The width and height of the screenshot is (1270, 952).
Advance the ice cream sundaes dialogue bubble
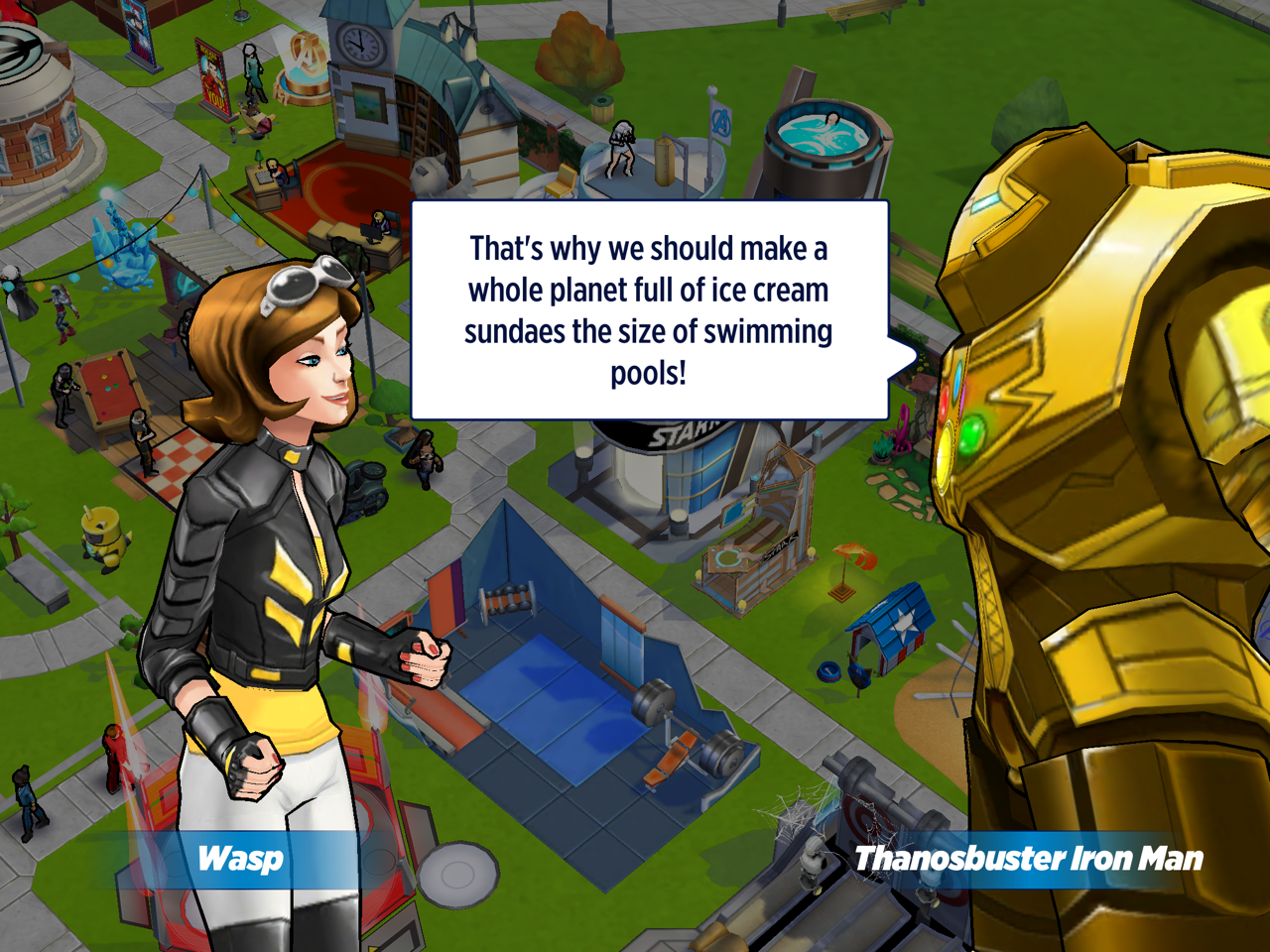(x=649, y=309)
